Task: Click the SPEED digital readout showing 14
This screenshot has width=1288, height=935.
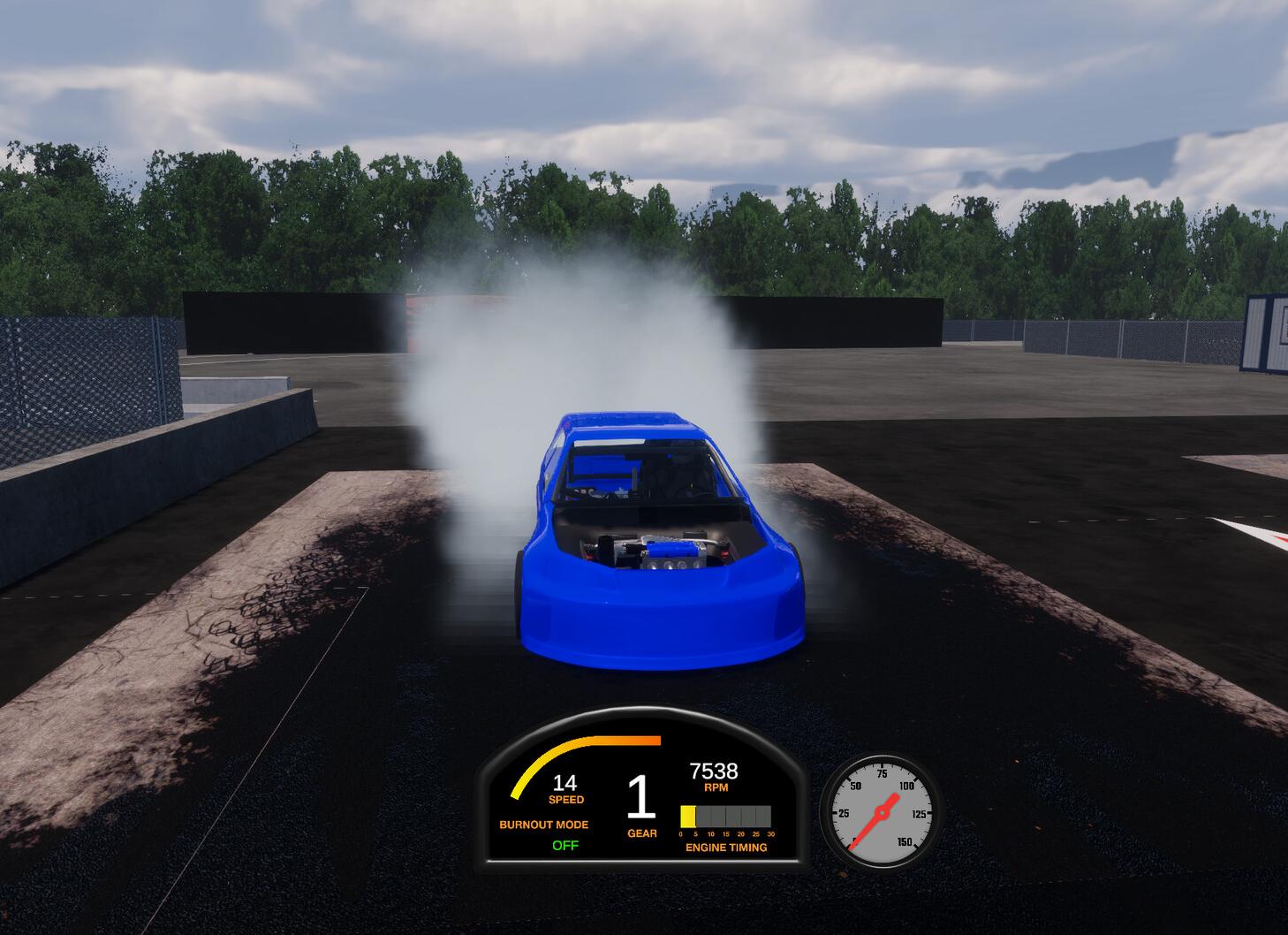Action: coord(565,784)
